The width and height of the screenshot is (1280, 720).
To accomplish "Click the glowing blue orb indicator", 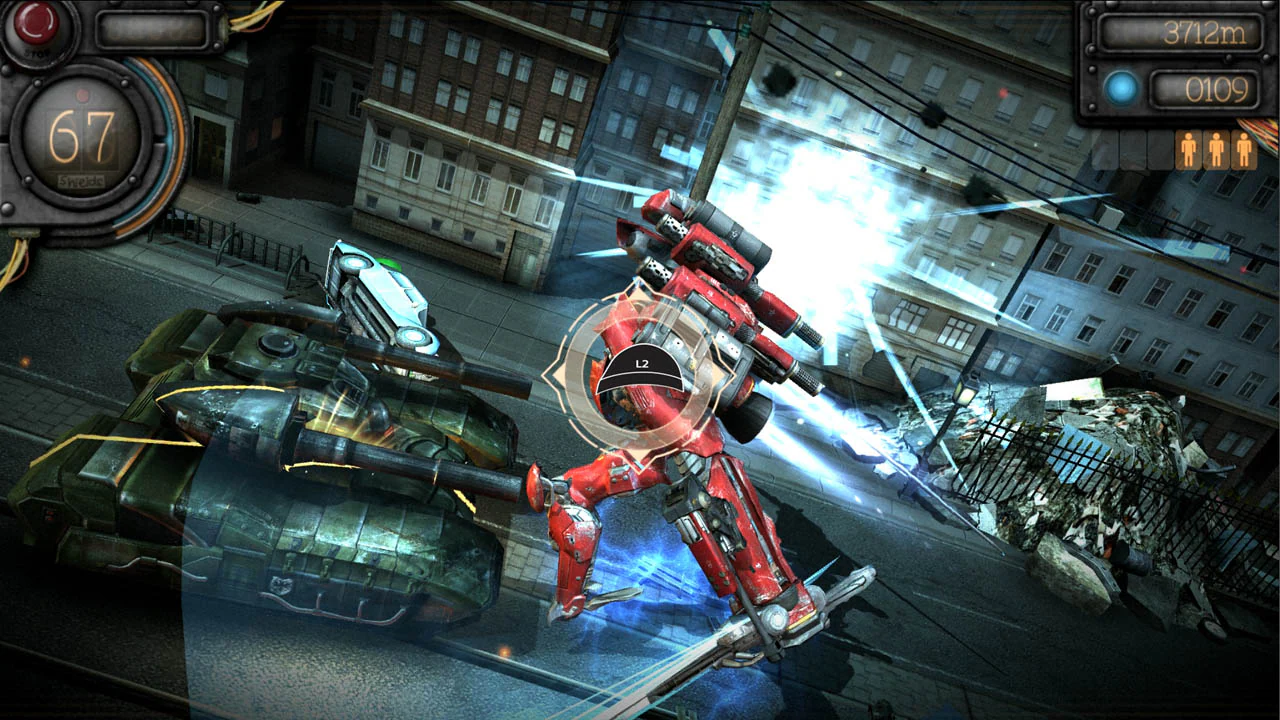I will pos(1122,88).
